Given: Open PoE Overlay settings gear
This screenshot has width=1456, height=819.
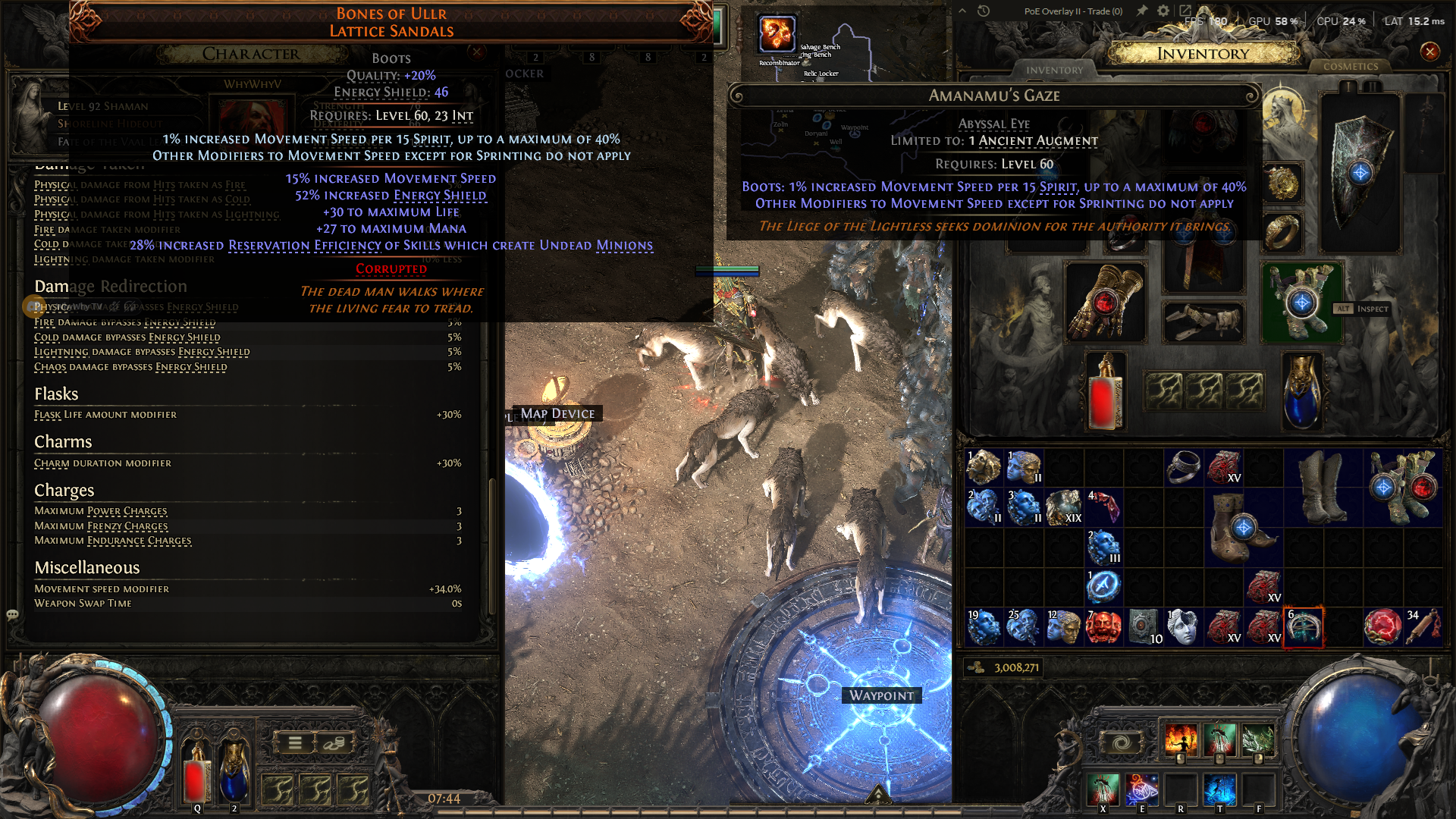Looking at the screenshot, I should pos(1163,11).
